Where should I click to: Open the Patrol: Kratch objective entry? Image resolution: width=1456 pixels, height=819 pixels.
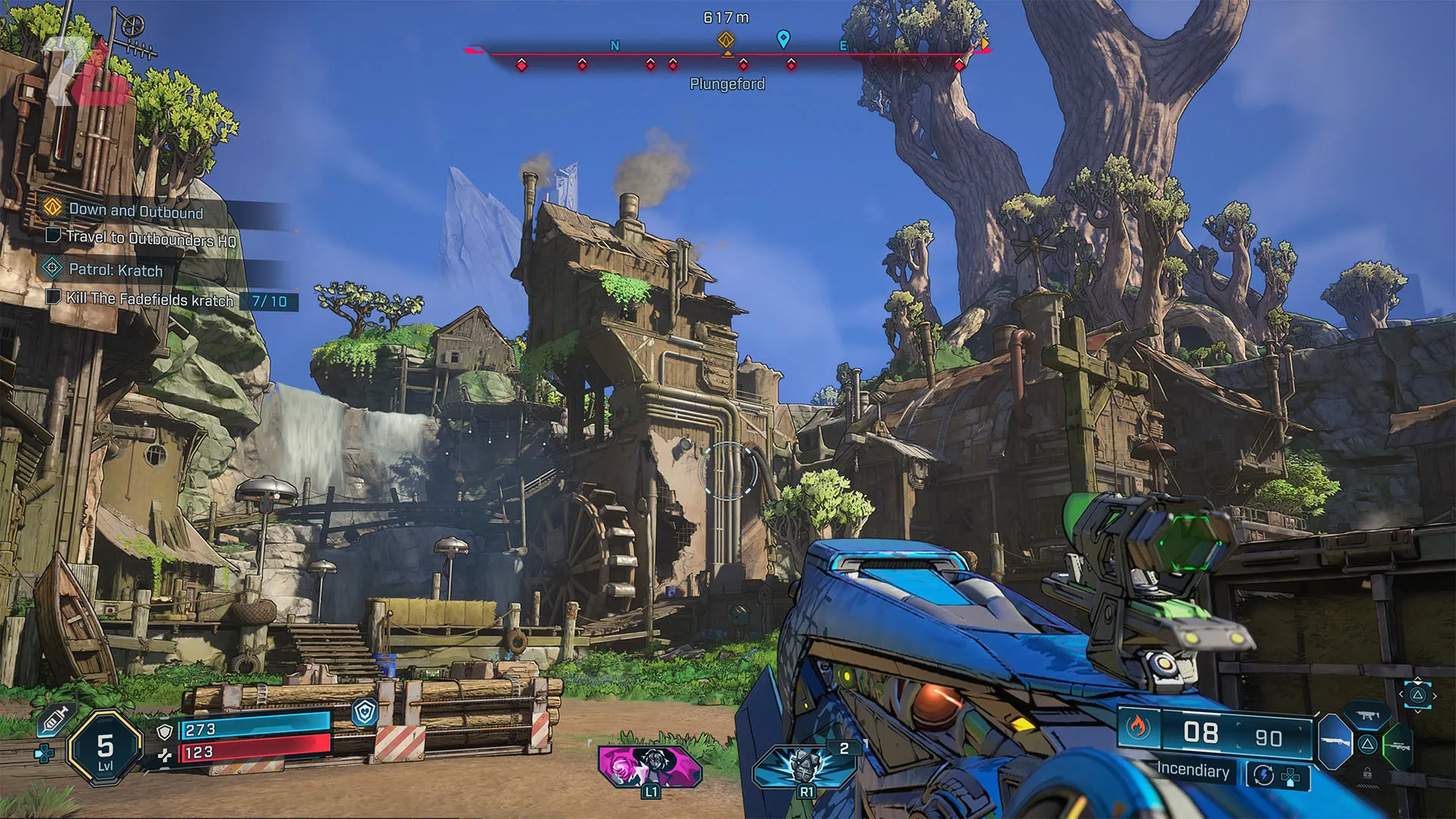click(x=115, y=270)
